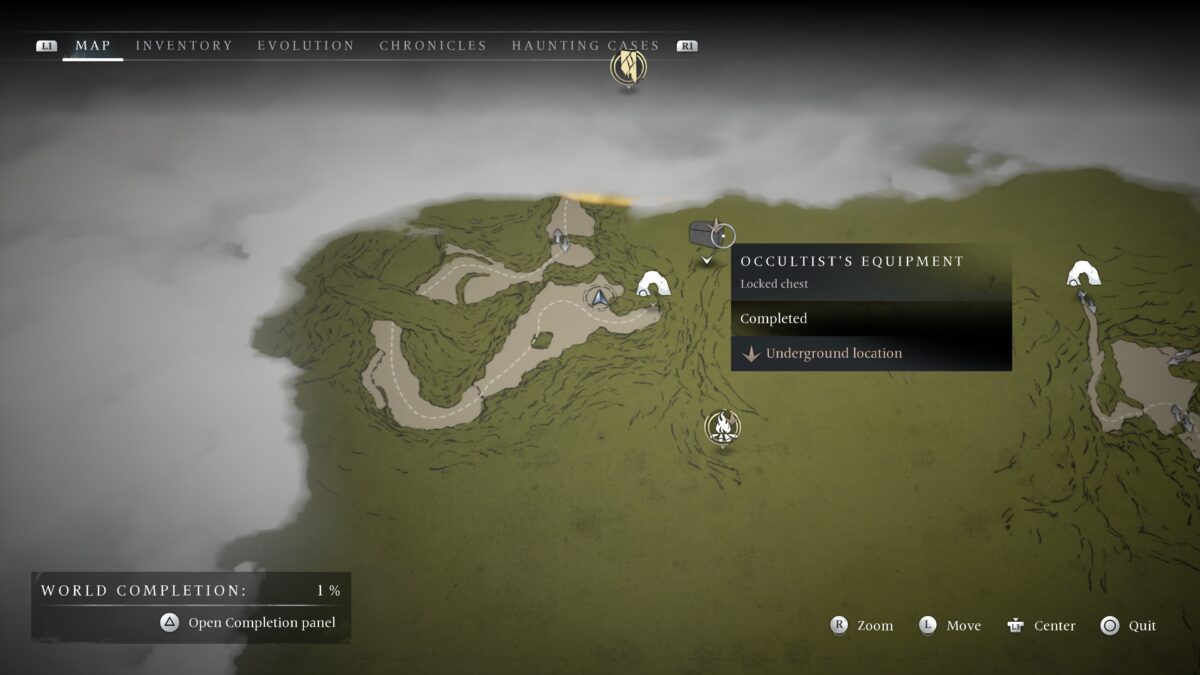Switch to the Inventory tab
The height and width of the screenshot is (675, 1200).
[x=184, y=46]
